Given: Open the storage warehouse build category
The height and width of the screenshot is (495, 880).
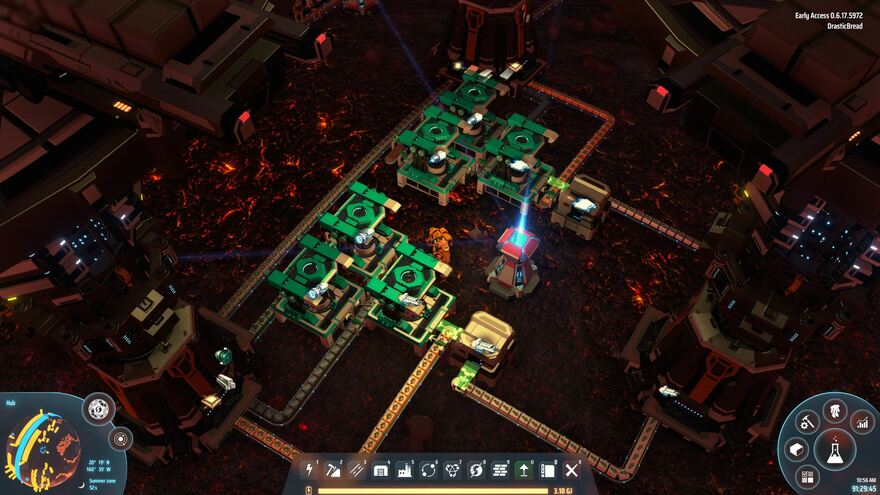Looking at the screenshot, I should (x=381, y=469).
